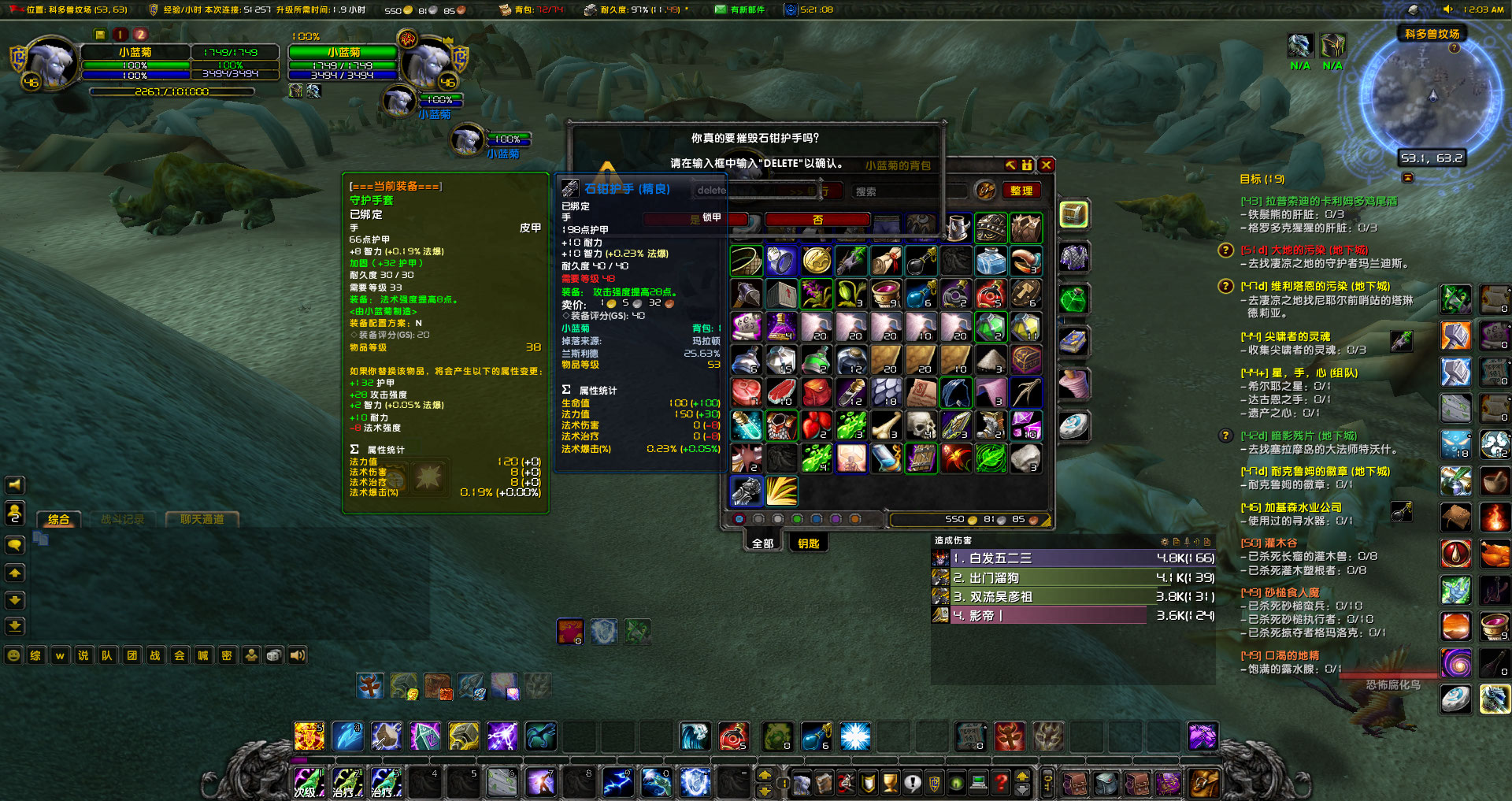Click the 整理 sort button in the bag window
1512x801 pixels.
tap(1021, 190)
